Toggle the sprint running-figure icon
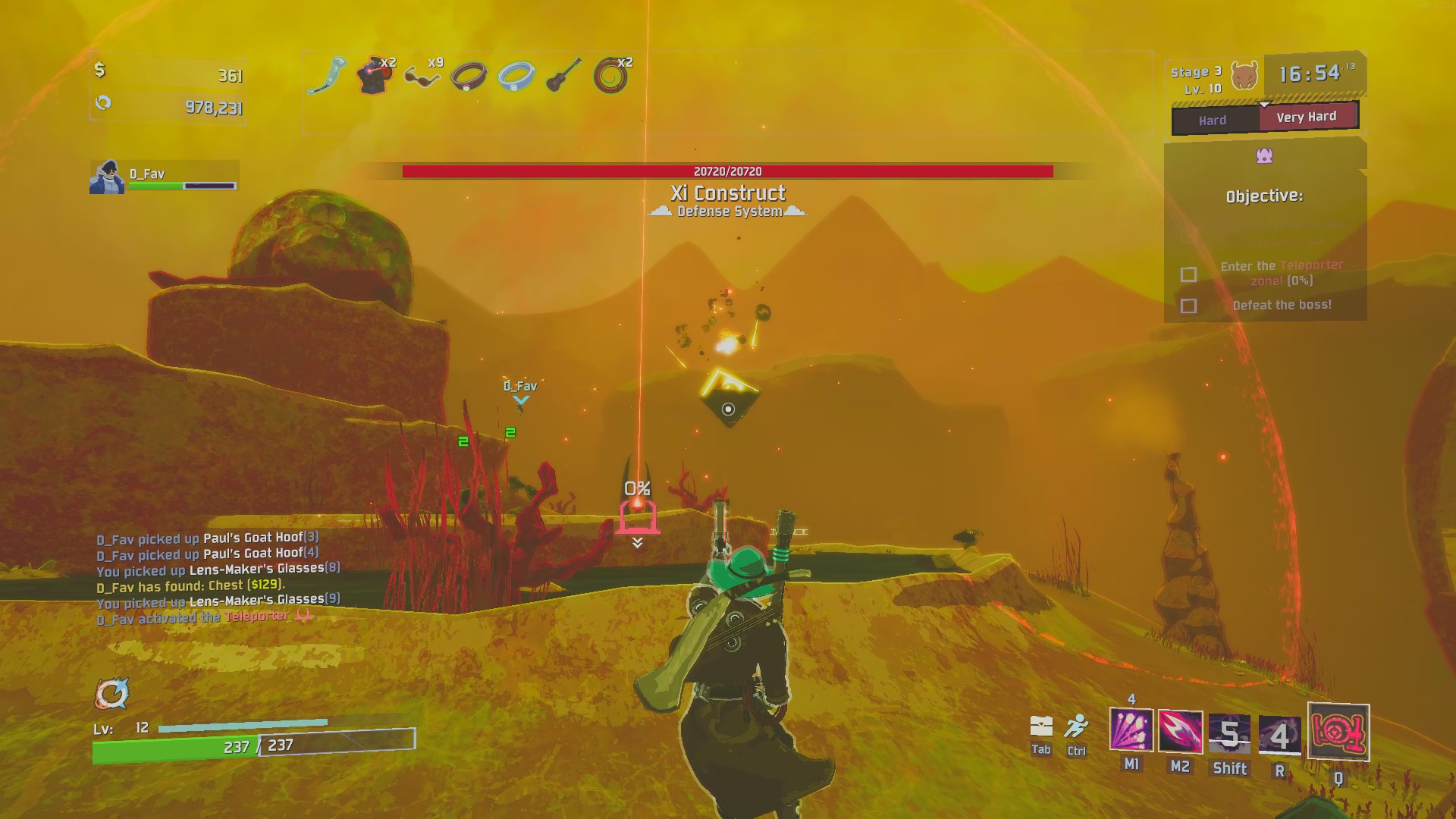This screenshot has width=1456, height=819. (x=1076, y=726)
